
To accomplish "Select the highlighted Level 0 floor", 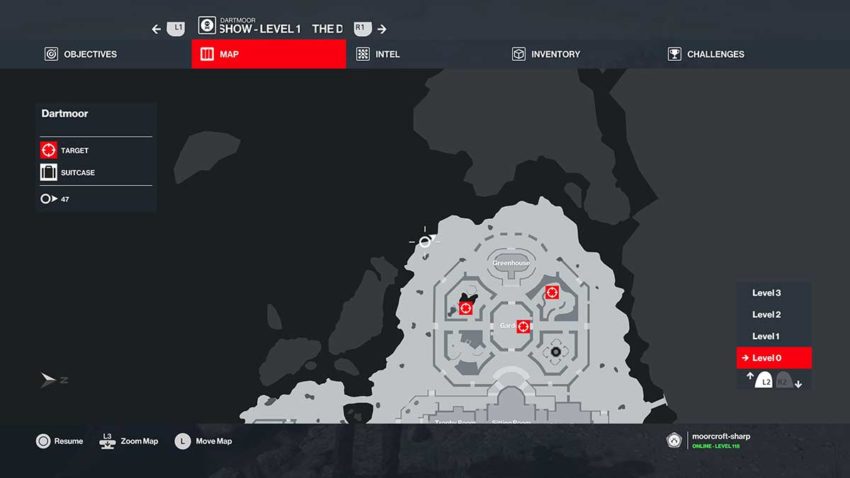I will [x=773, y=358].
